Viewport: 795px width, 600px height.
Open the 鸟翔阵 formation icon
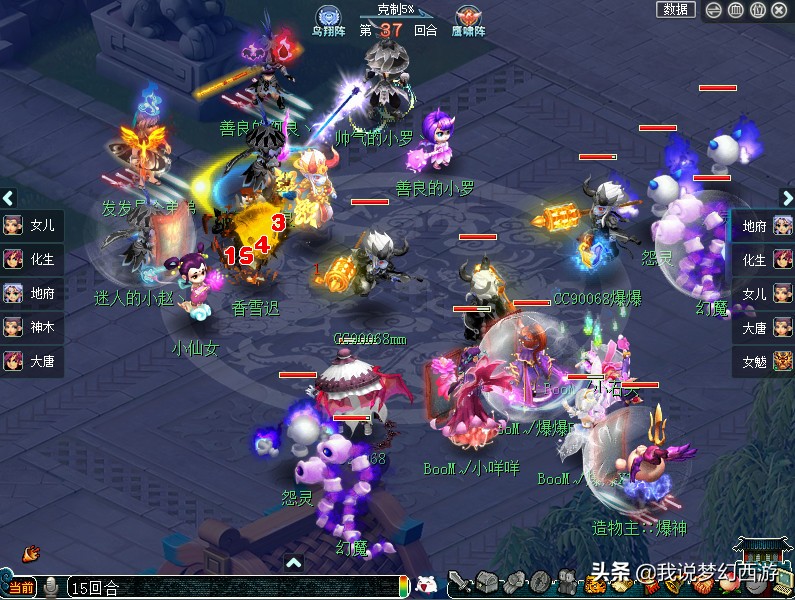328,17
